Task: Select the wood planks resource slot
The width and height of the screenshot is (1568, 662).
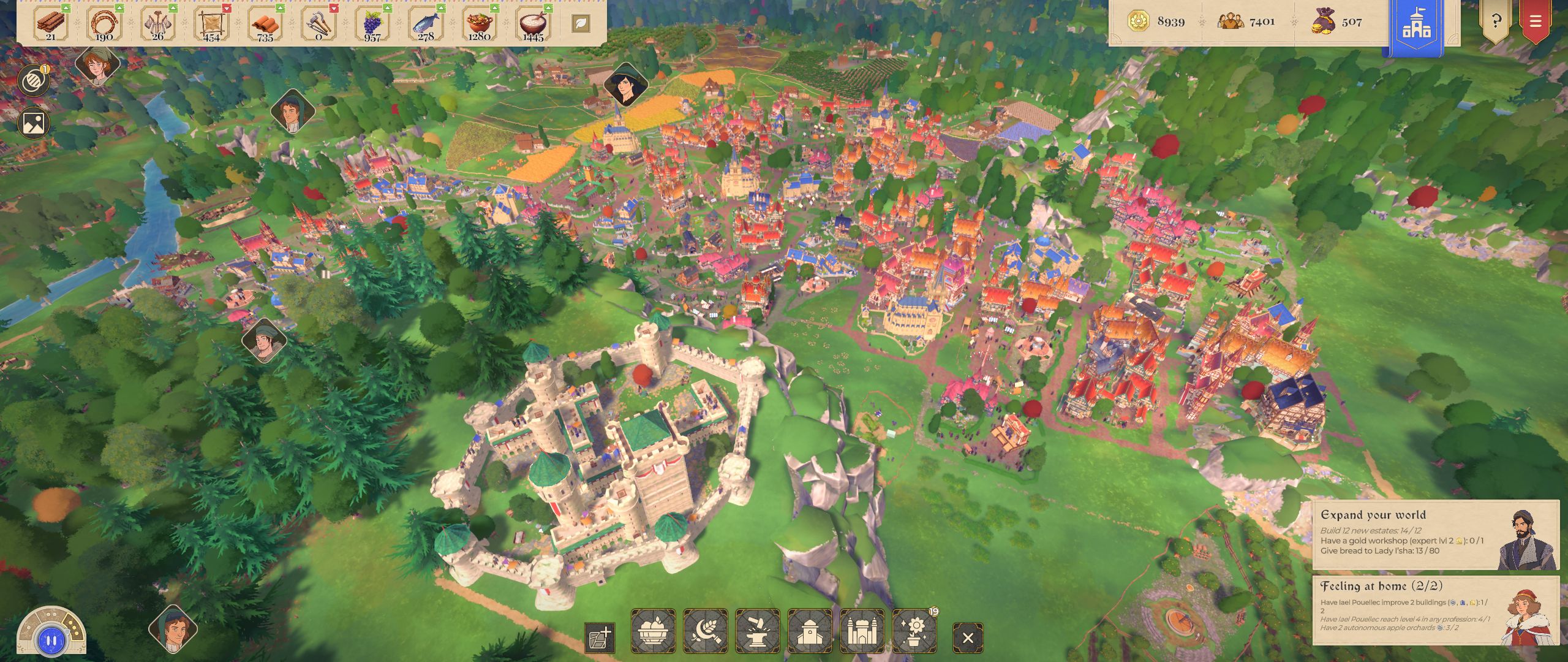Action: coord(51,23)
